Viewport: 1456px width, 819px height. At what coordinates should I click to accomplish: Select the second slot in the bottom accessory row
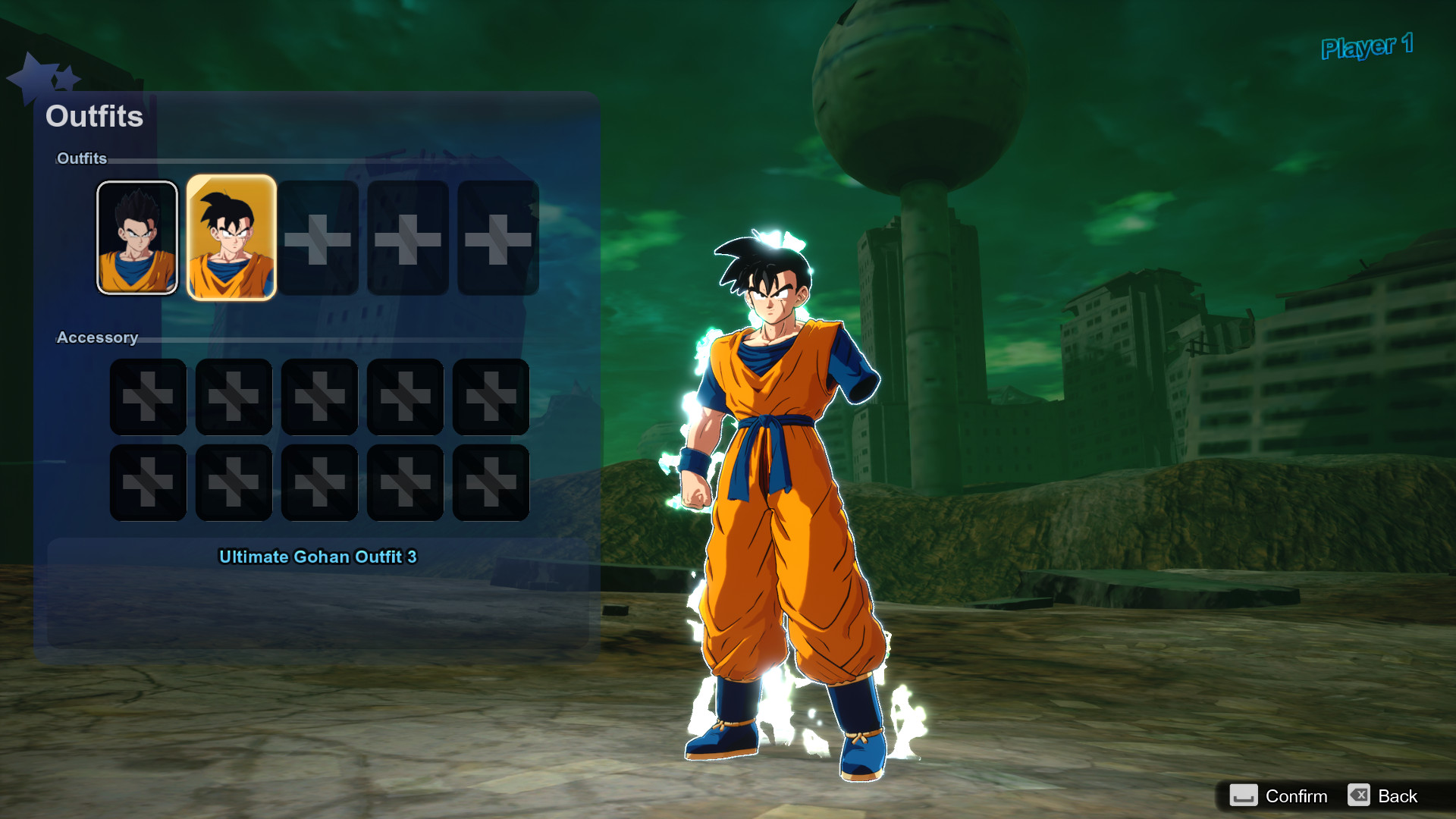click(234, 483)
